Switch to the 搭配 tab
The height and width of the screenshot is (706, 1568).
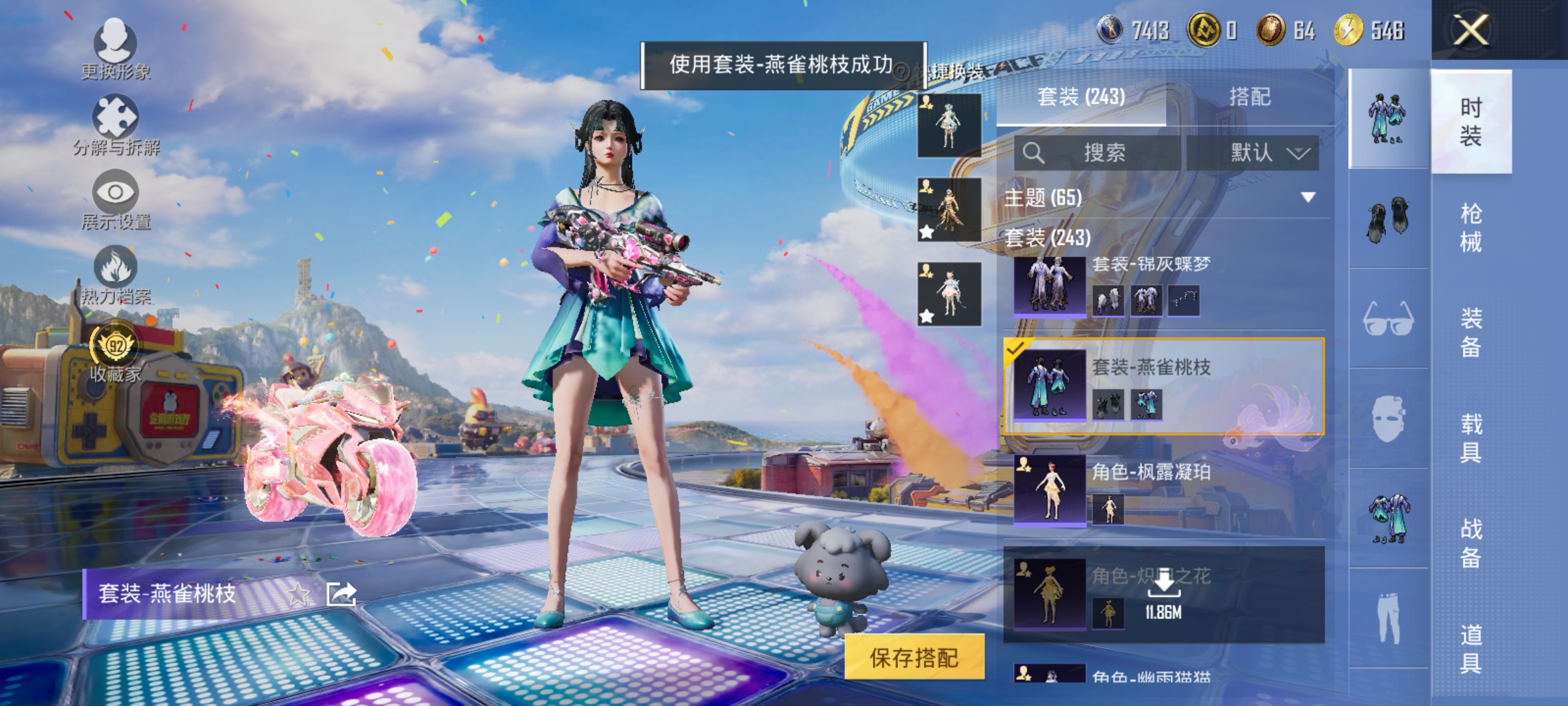[x=1266, y=97]
